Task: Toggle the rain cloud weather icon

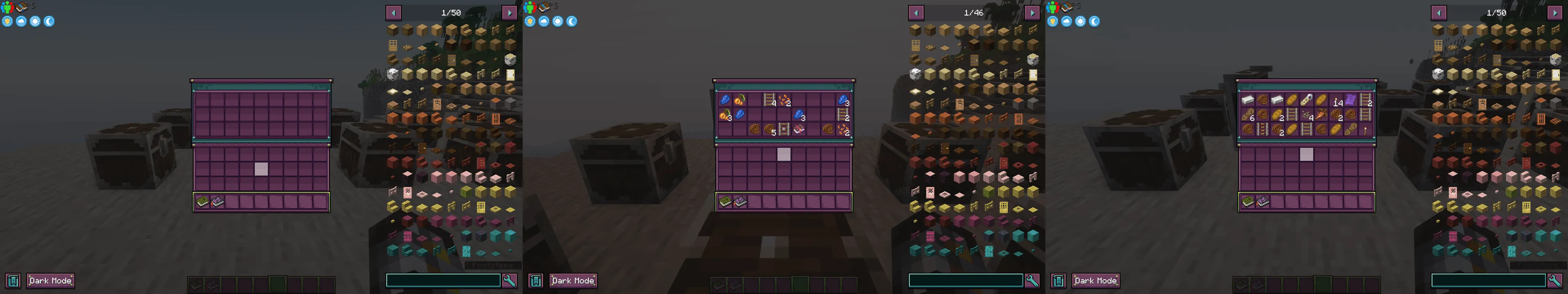Action: tap(21, 21)
